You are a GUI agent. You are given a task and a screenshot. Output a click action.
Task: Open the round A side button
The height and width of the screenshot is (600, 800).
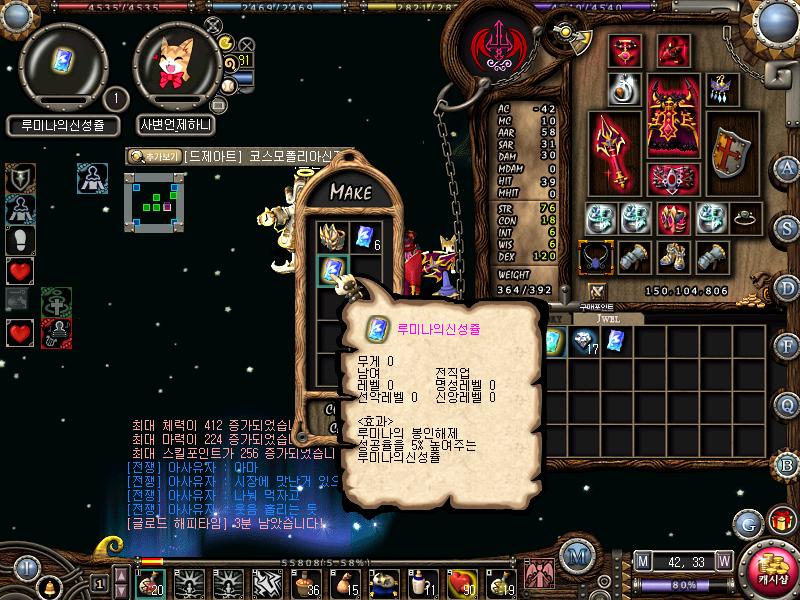pos(787,167)
